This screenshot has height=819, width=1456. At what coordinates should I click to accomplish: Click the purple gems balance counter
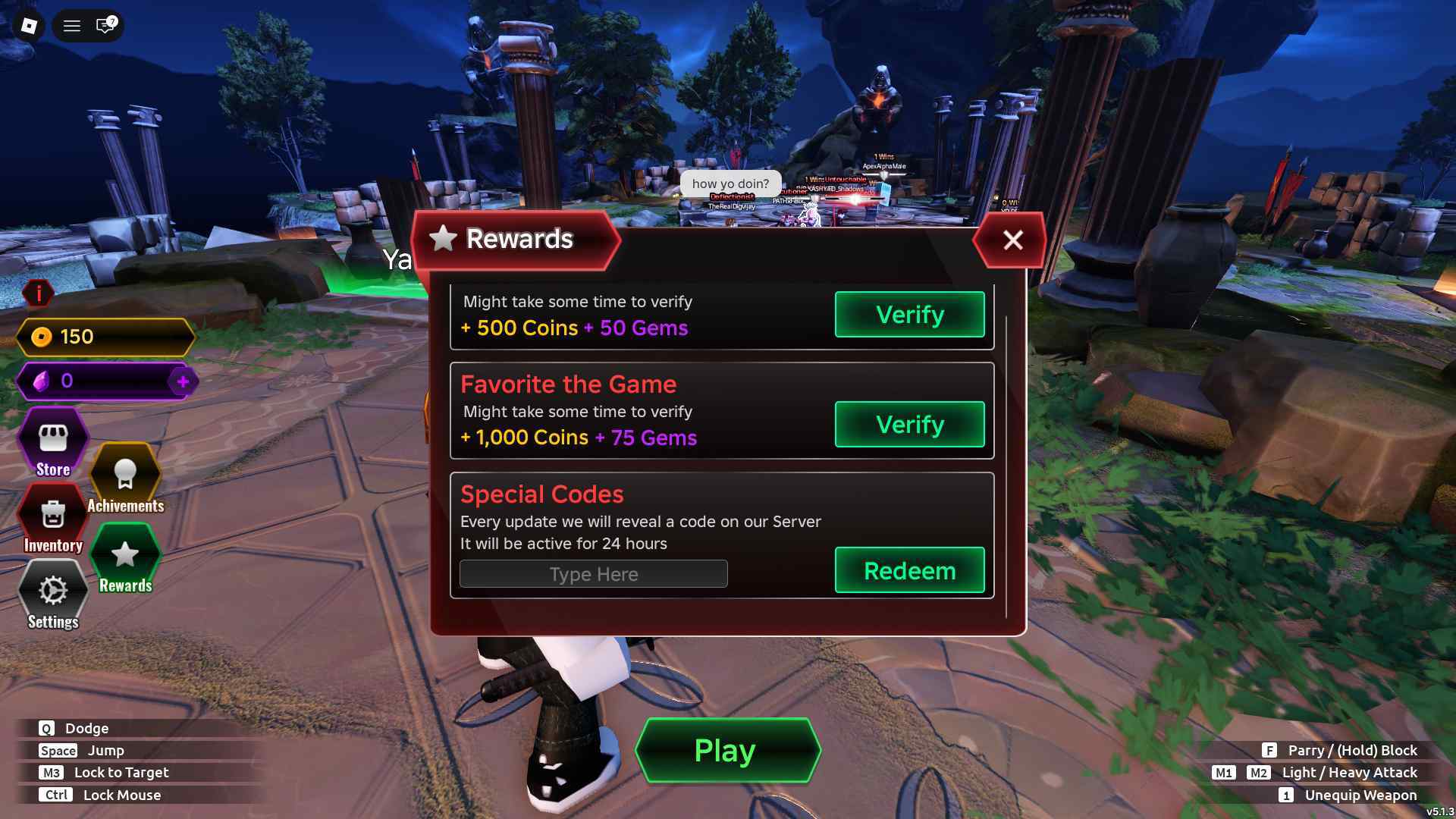tap(106, 381)
